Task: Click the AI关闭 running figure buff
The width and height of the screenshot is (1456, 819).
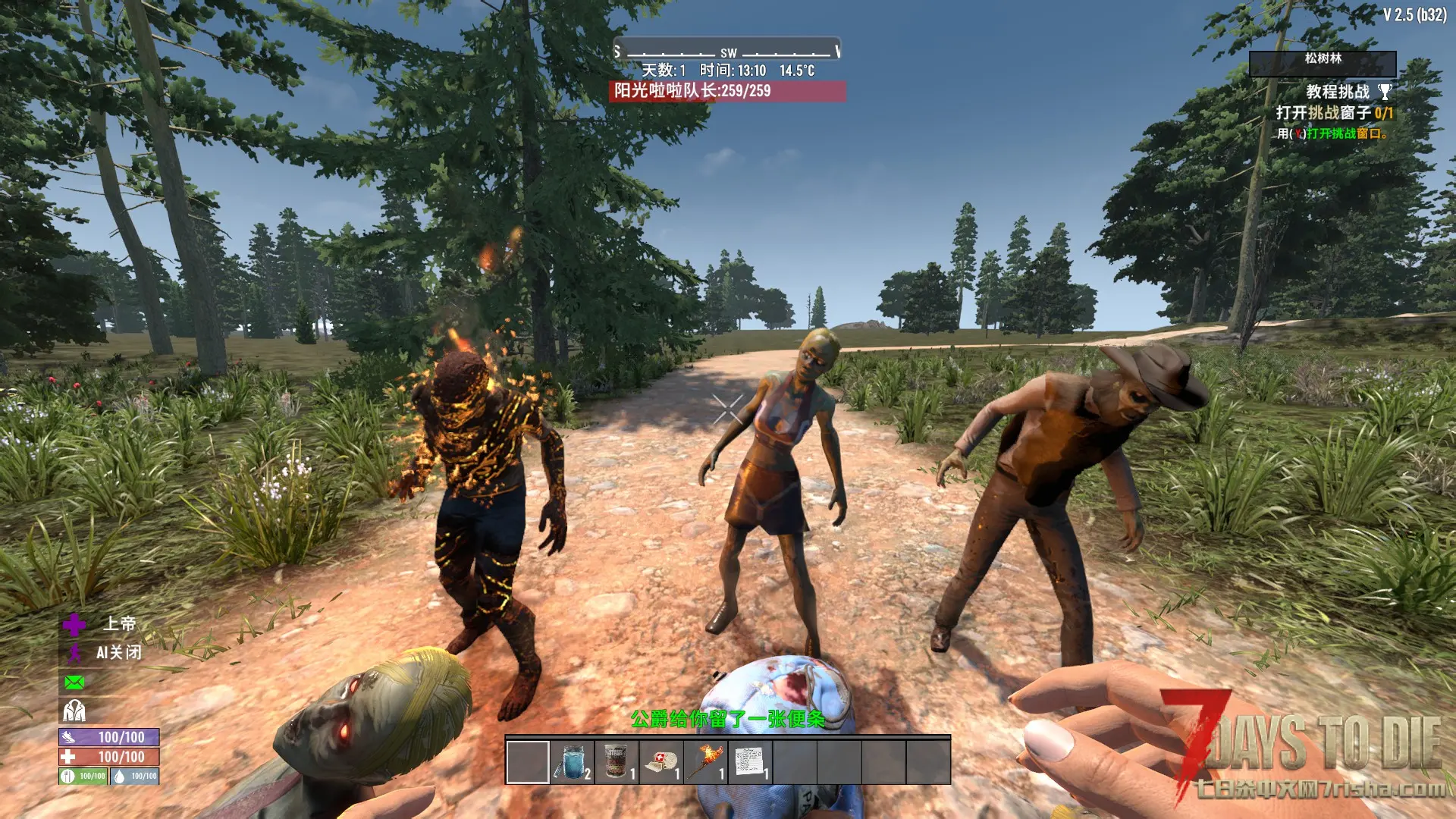Action: coord(74,653)
